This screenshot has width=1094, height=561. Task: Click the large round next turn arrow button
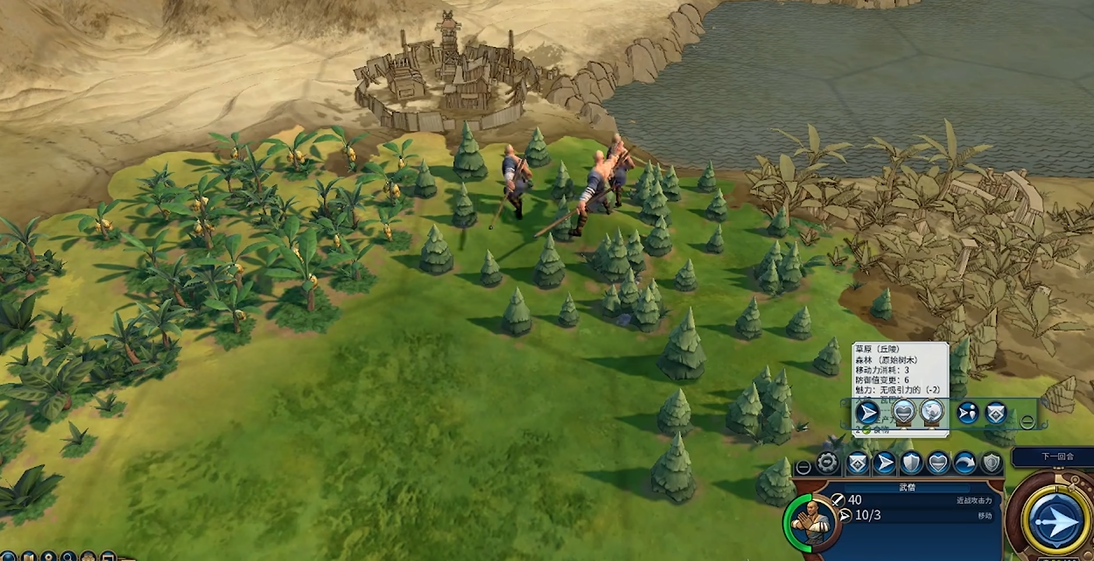pos(1055,522)
